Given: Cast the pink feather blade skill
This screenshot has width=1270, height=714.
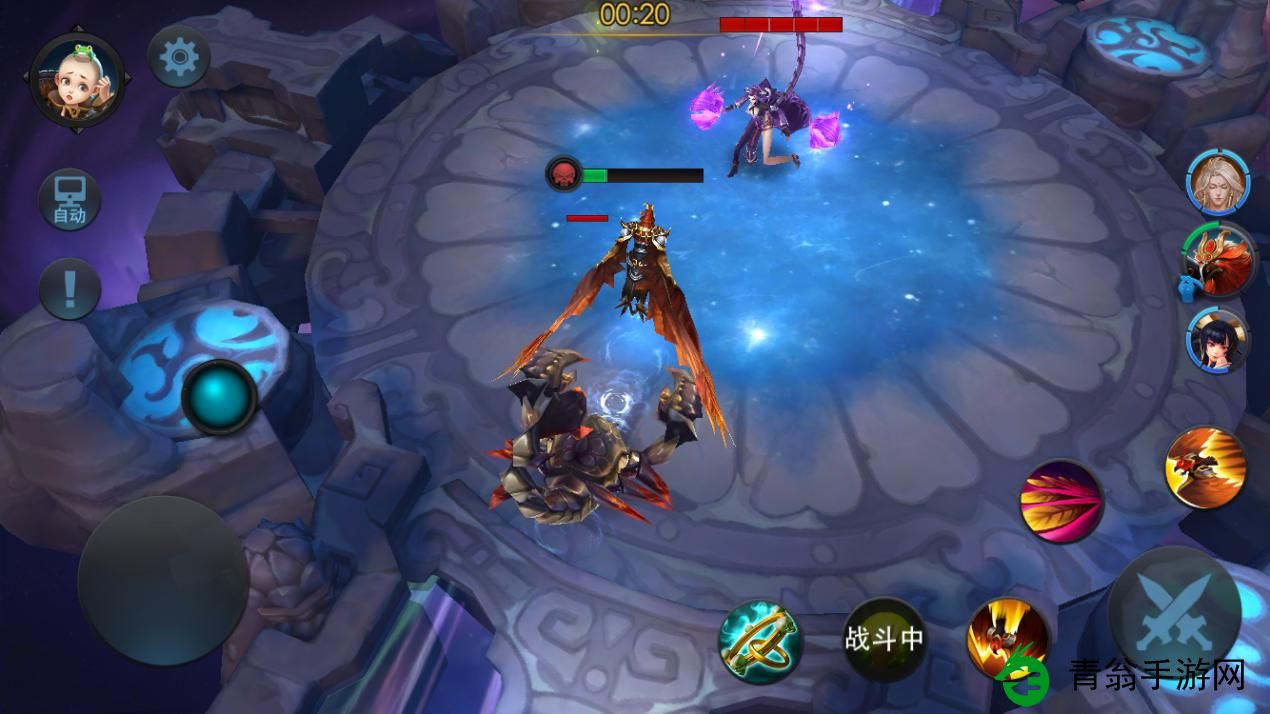Looking at the screenshot, I should 1061,501.
